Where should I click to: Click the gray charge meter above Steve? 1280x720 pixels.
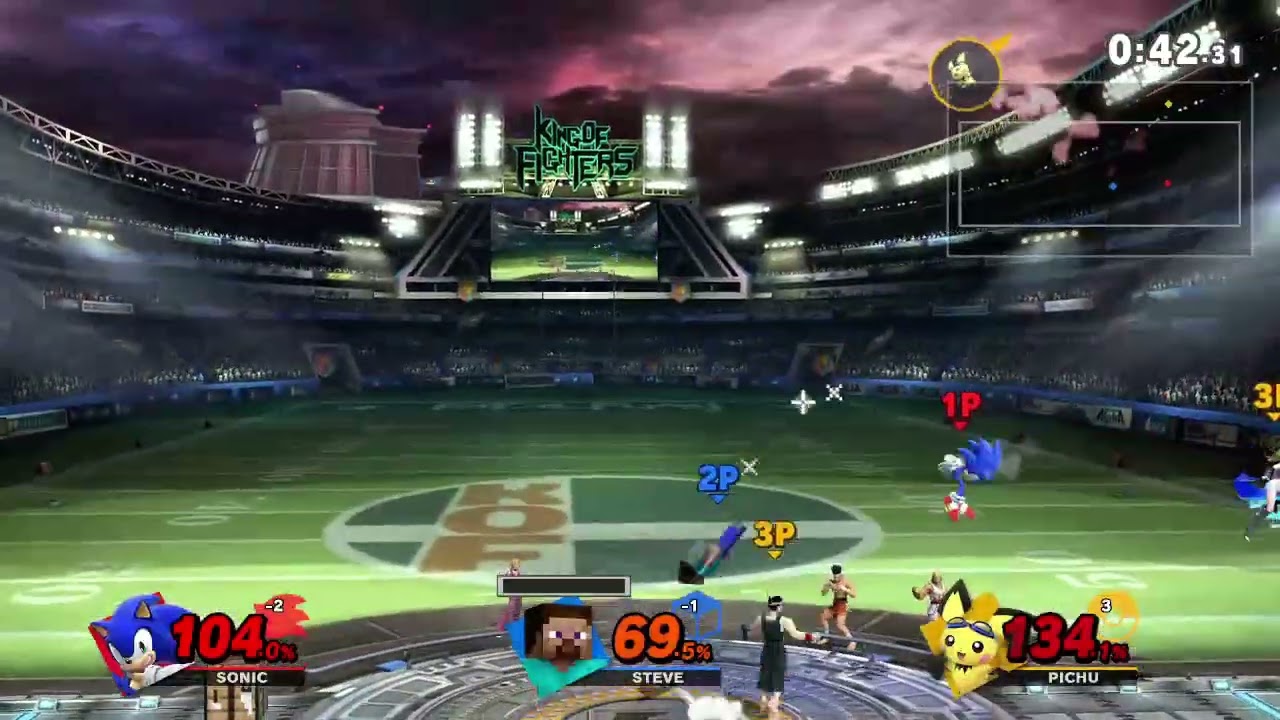tap(563, 587)
